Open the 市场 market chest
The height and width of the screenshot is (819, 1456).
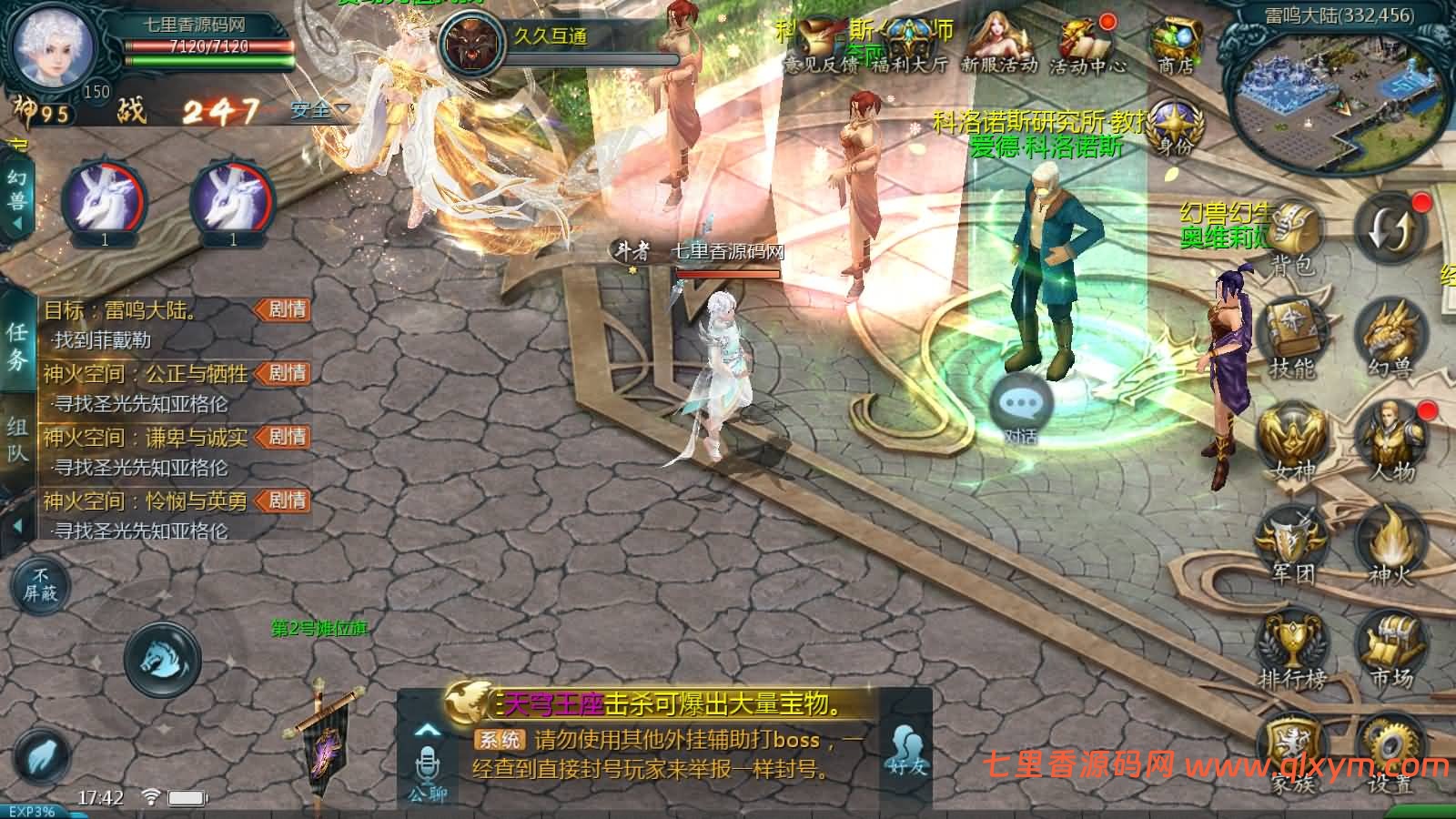tap(1390, 648)
